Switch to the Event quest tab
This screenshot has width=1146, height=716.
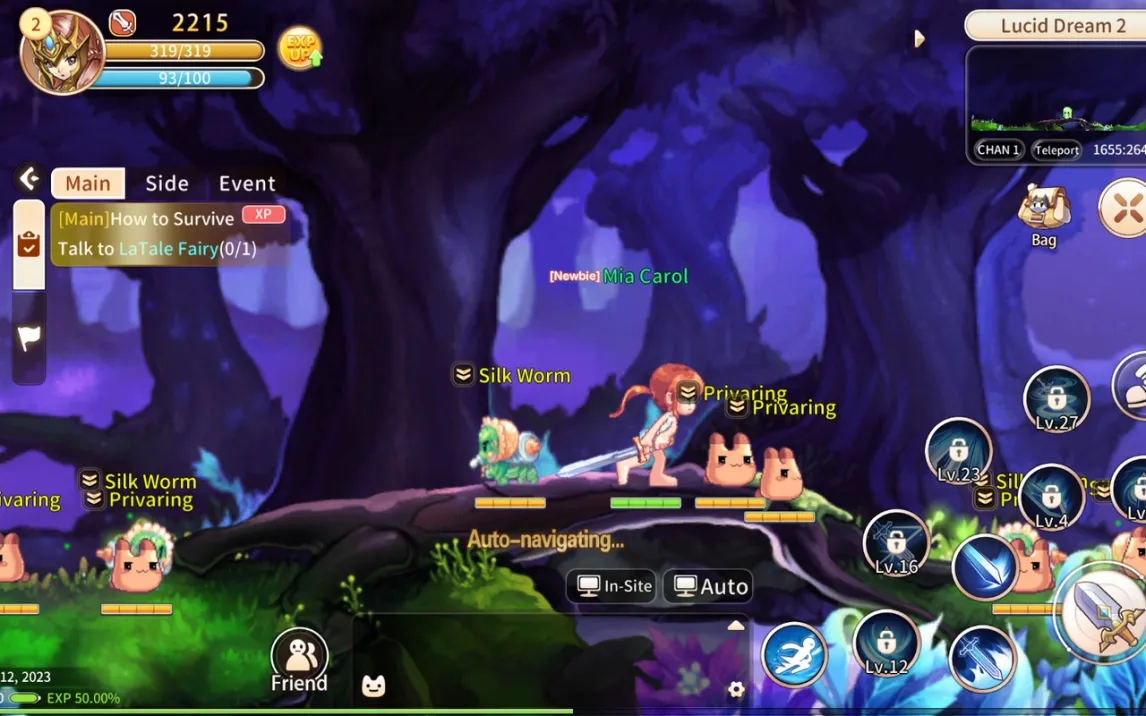click(x=247, y=183)
